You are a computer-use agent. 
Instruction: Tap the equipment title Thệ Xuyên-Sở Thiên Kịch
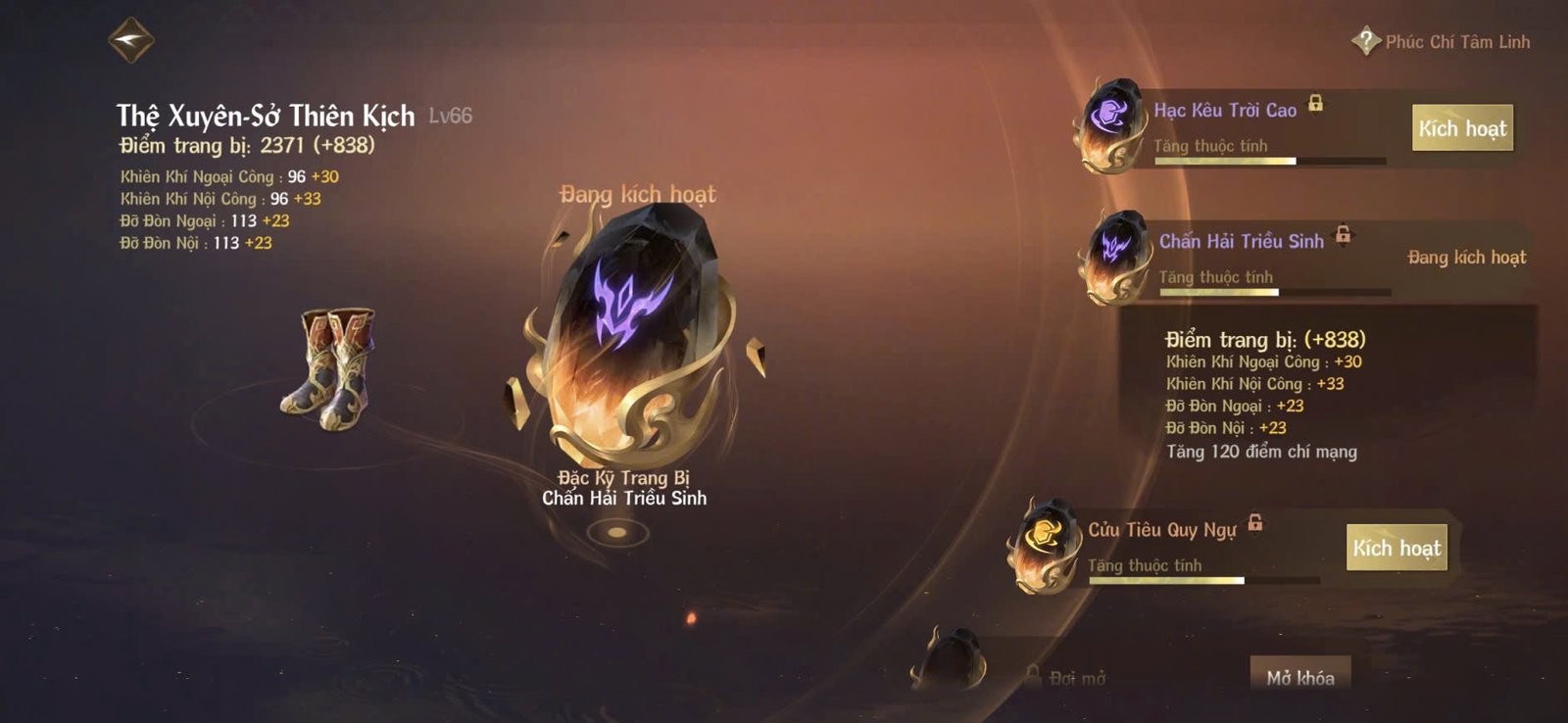[x=265, y=115]
